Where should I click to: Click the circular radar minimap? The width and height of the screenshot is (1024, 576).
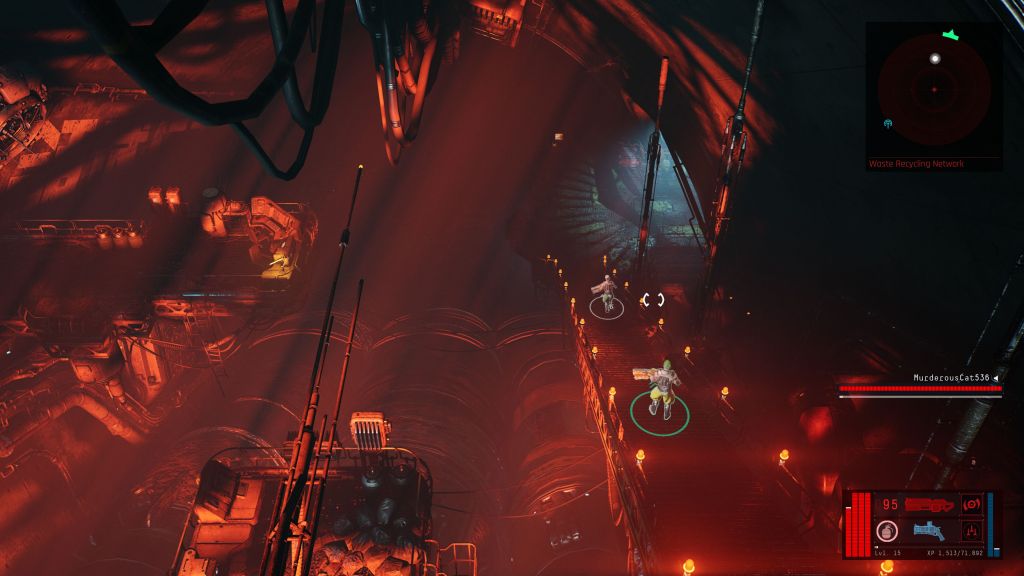pos(934,90)
